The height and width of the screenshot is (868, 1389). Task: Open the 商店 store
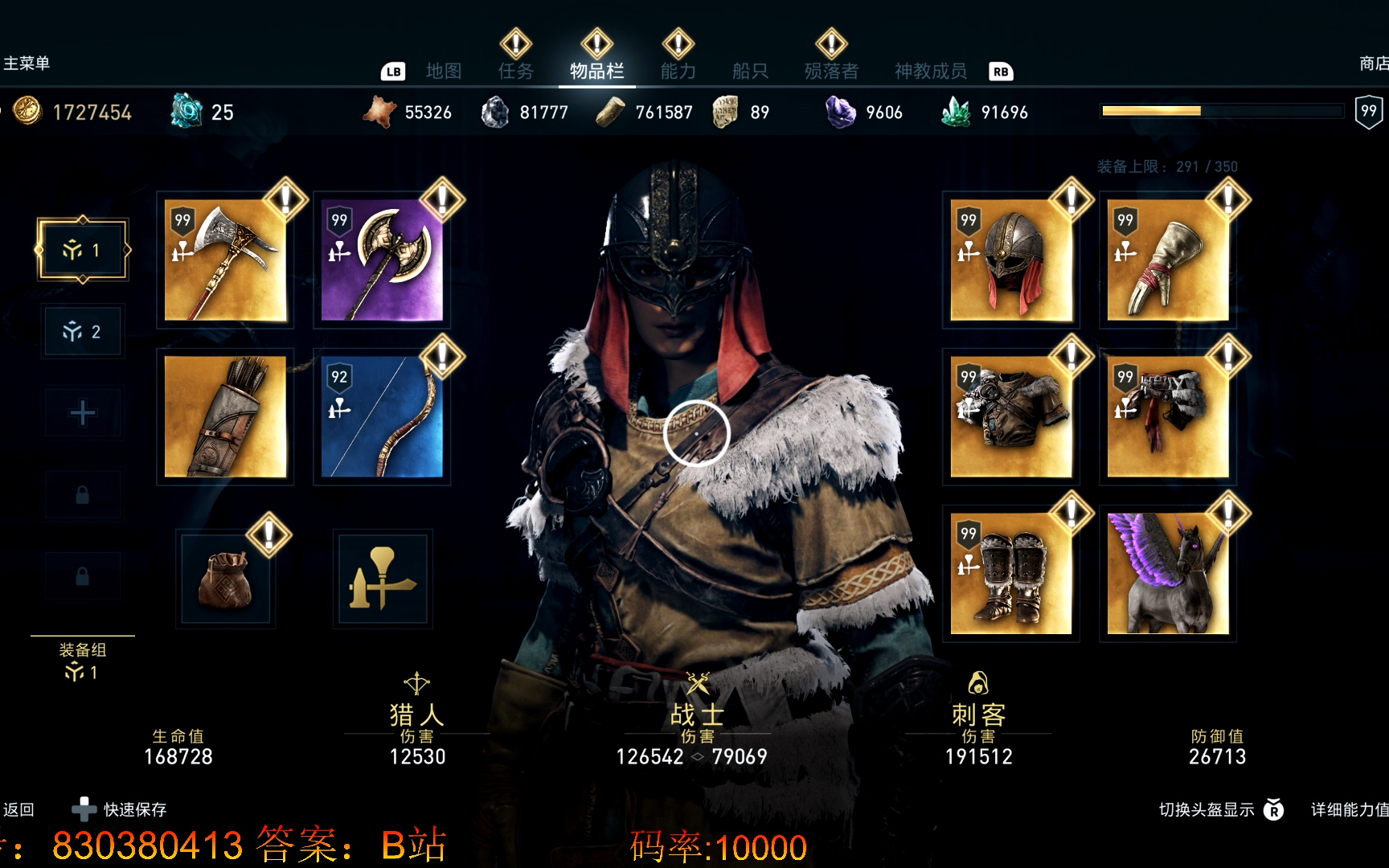pos(1372,63)
